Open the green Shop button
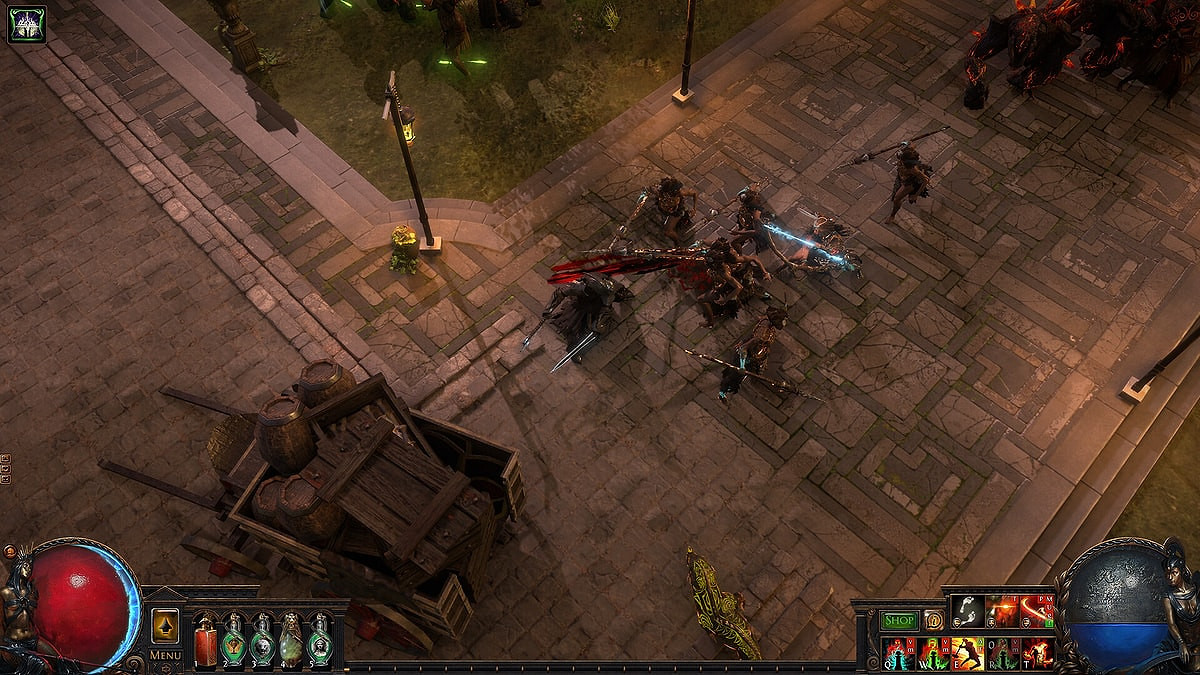Image resolution: width=1200 pixels, height=675 pixels. point(899,621)
